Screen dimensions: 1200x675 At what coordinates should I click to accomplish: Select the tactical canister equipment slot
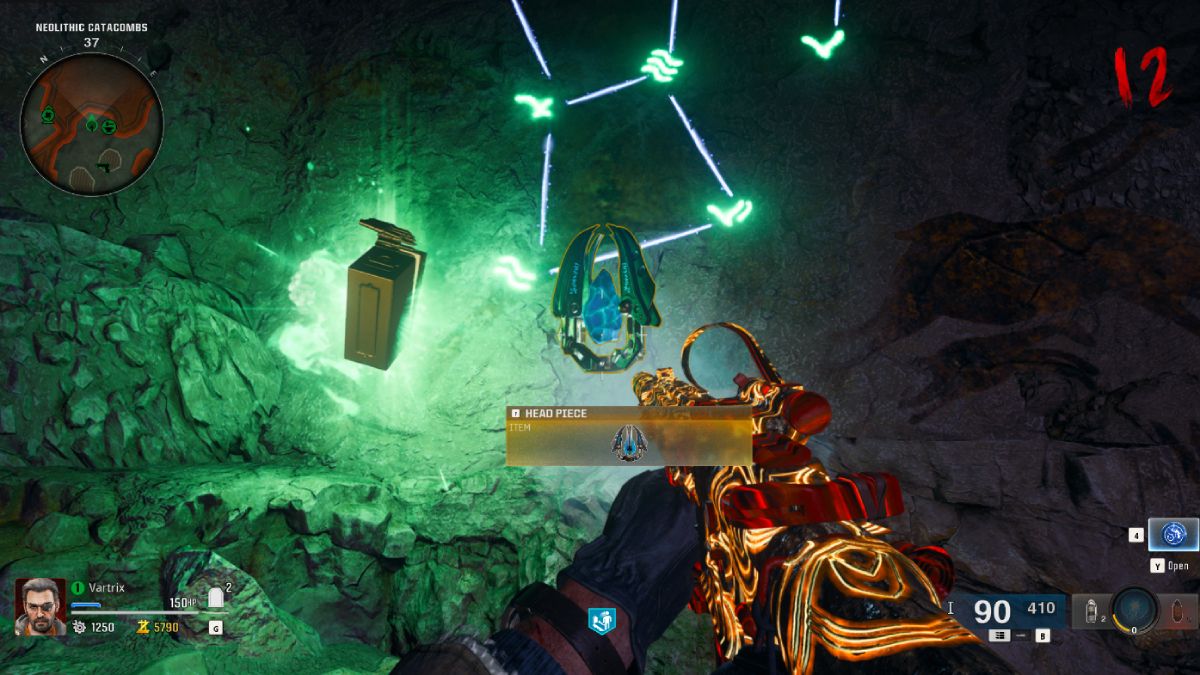click(x=1091, y=609)
